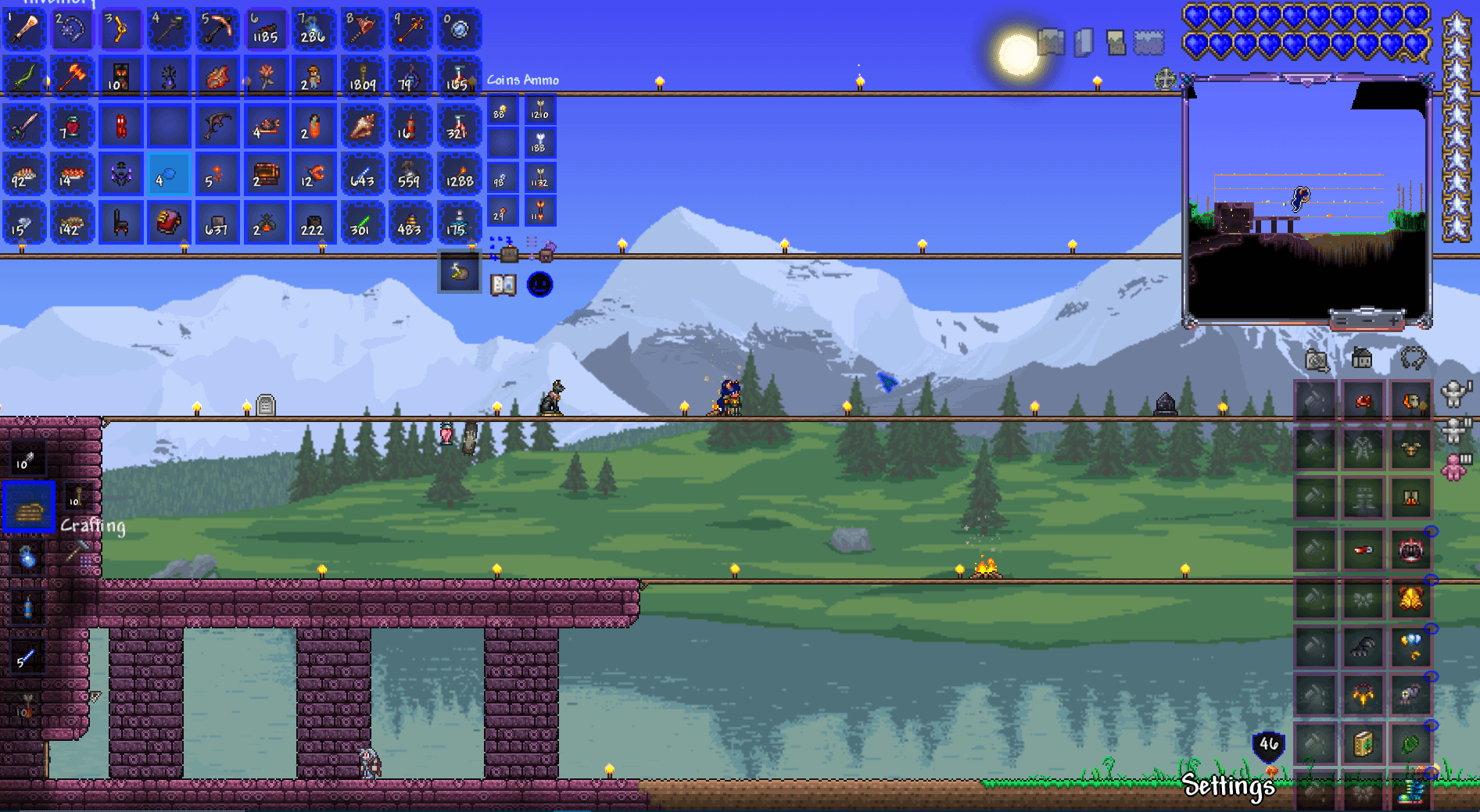
Task: Zoom out the minimap with the minus button
Action: click(x=1367, y=320)
